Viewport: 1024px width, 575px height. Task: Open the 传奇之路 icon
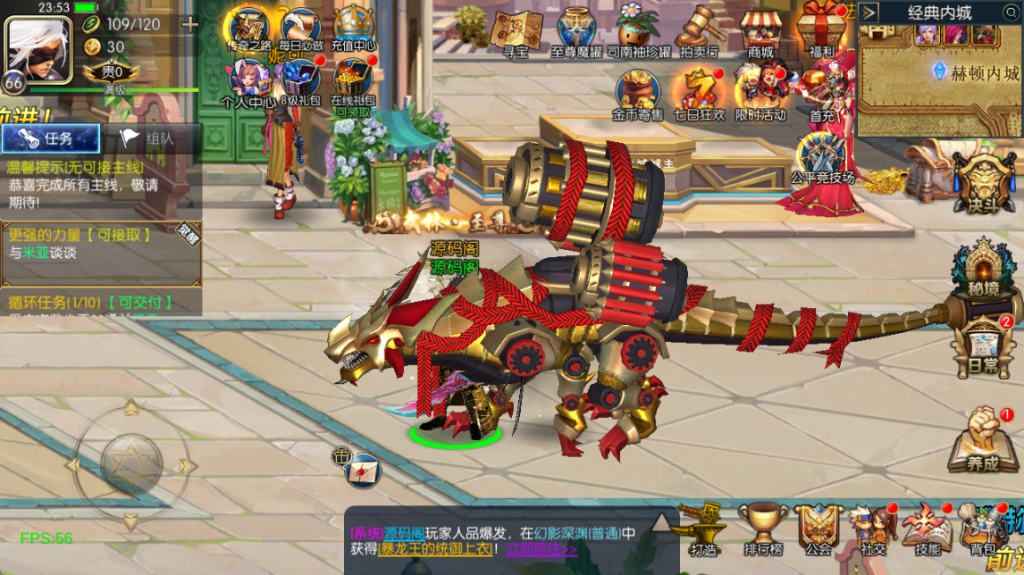point(248,28)
